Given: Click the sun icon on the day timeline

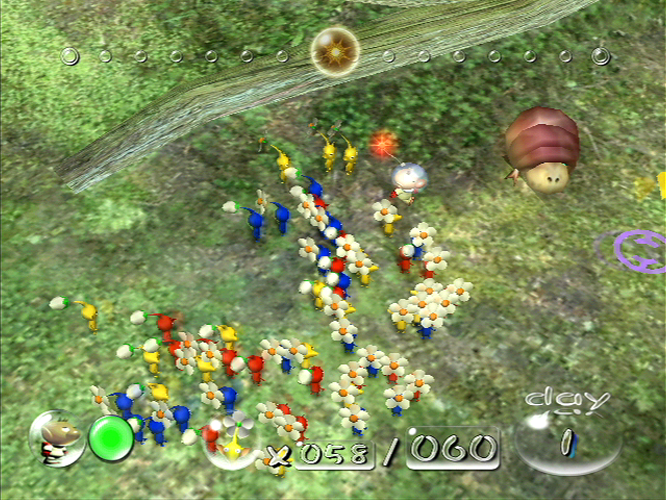Looking at the screenshot, I should coord(332,50).
